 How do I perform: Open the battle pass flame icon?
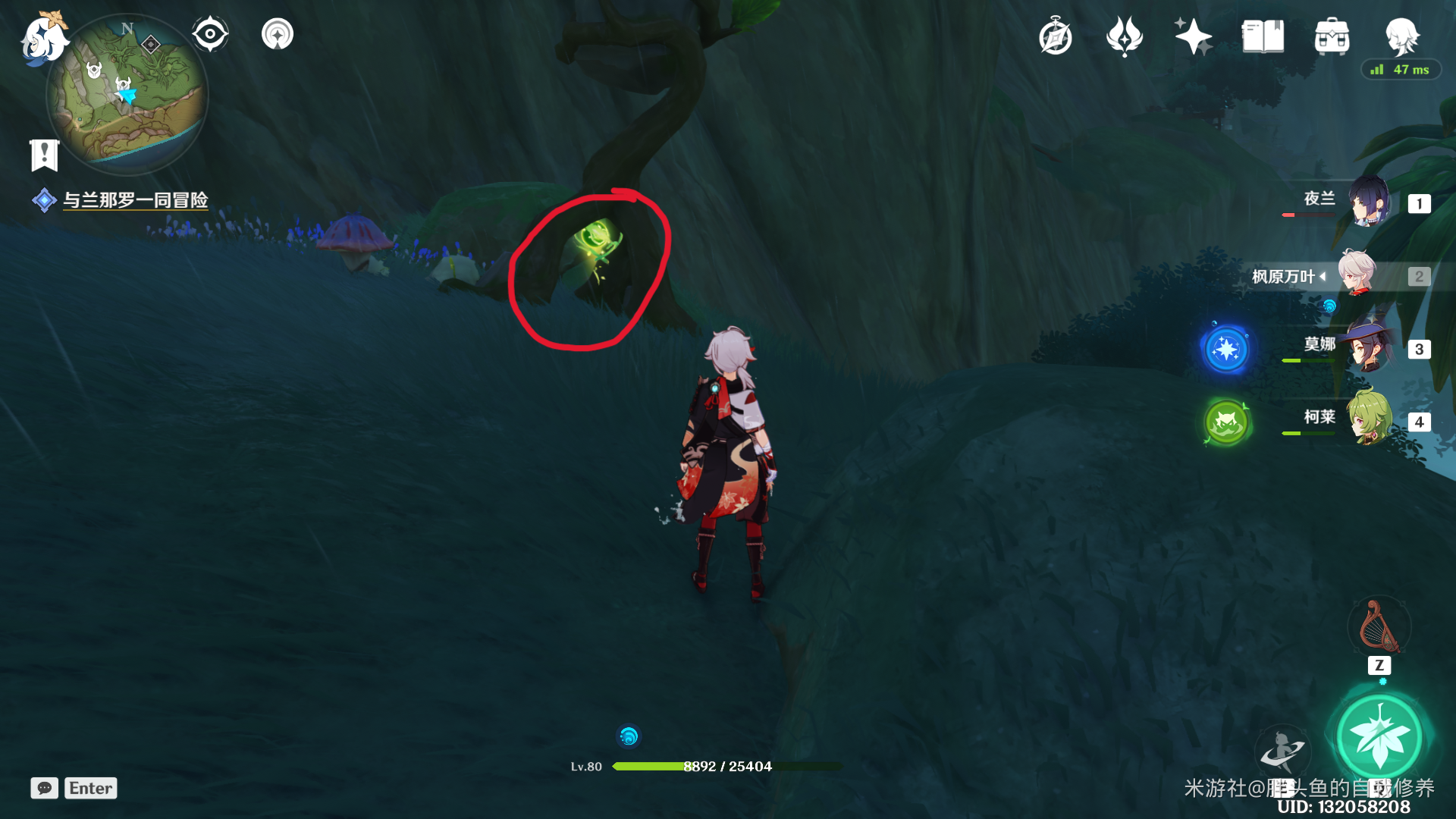pos(1124,36)
